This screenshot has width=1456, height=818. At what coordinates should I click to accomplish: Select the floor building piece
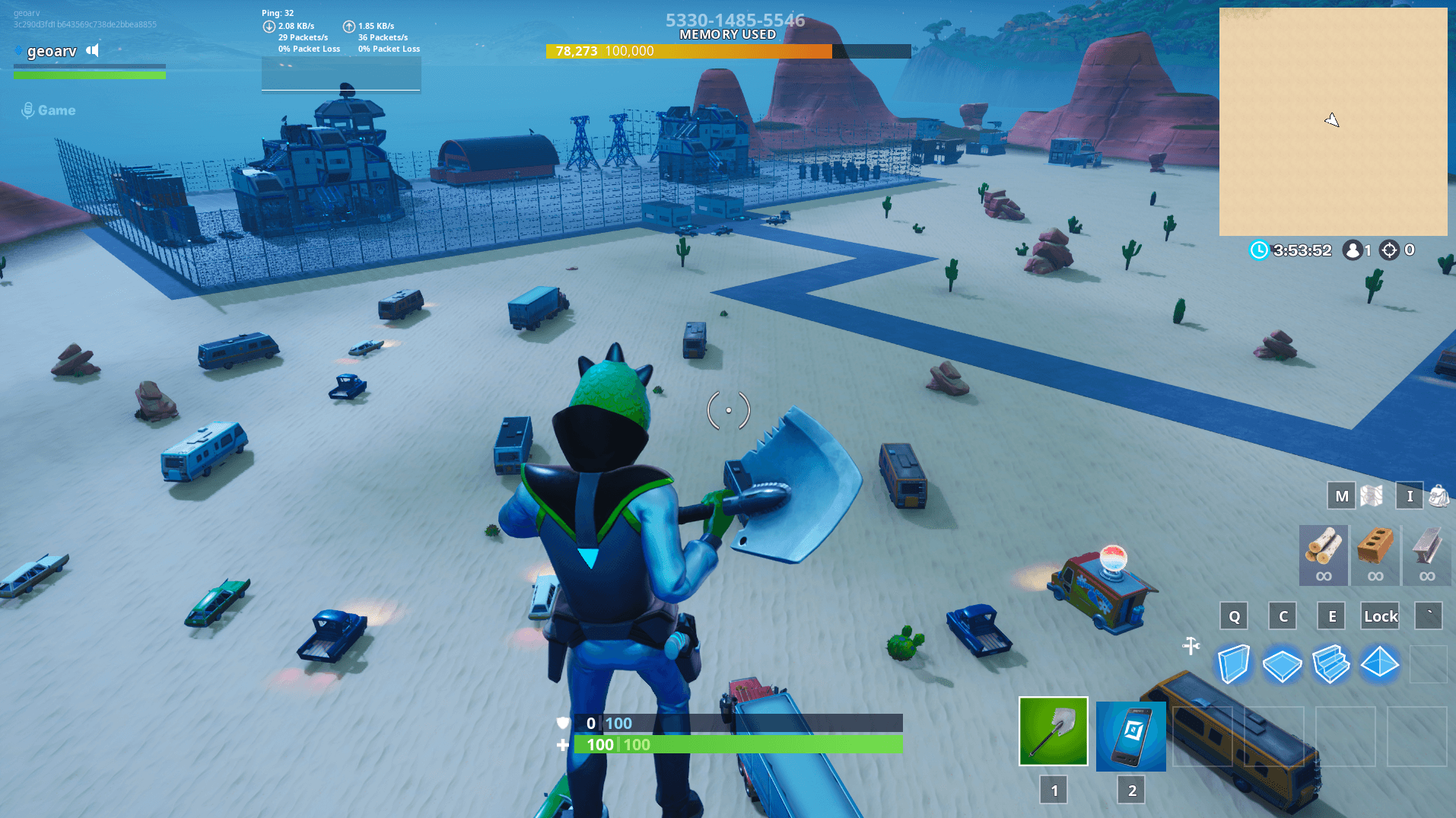pyautogui.click(x=1283, y=664)
